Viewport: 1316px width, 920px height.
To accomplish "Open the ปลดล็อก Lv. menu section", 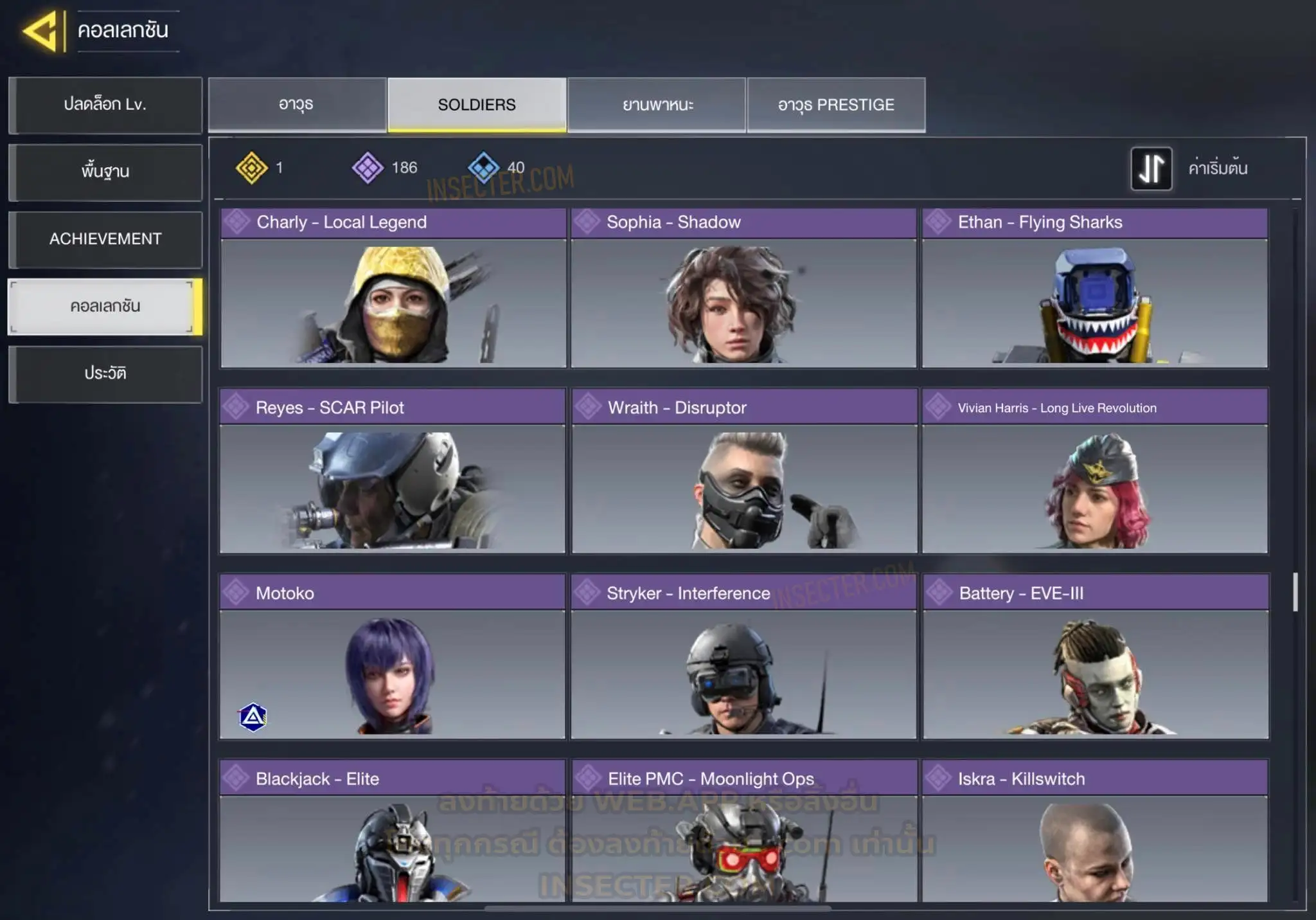I will [105, 105].
